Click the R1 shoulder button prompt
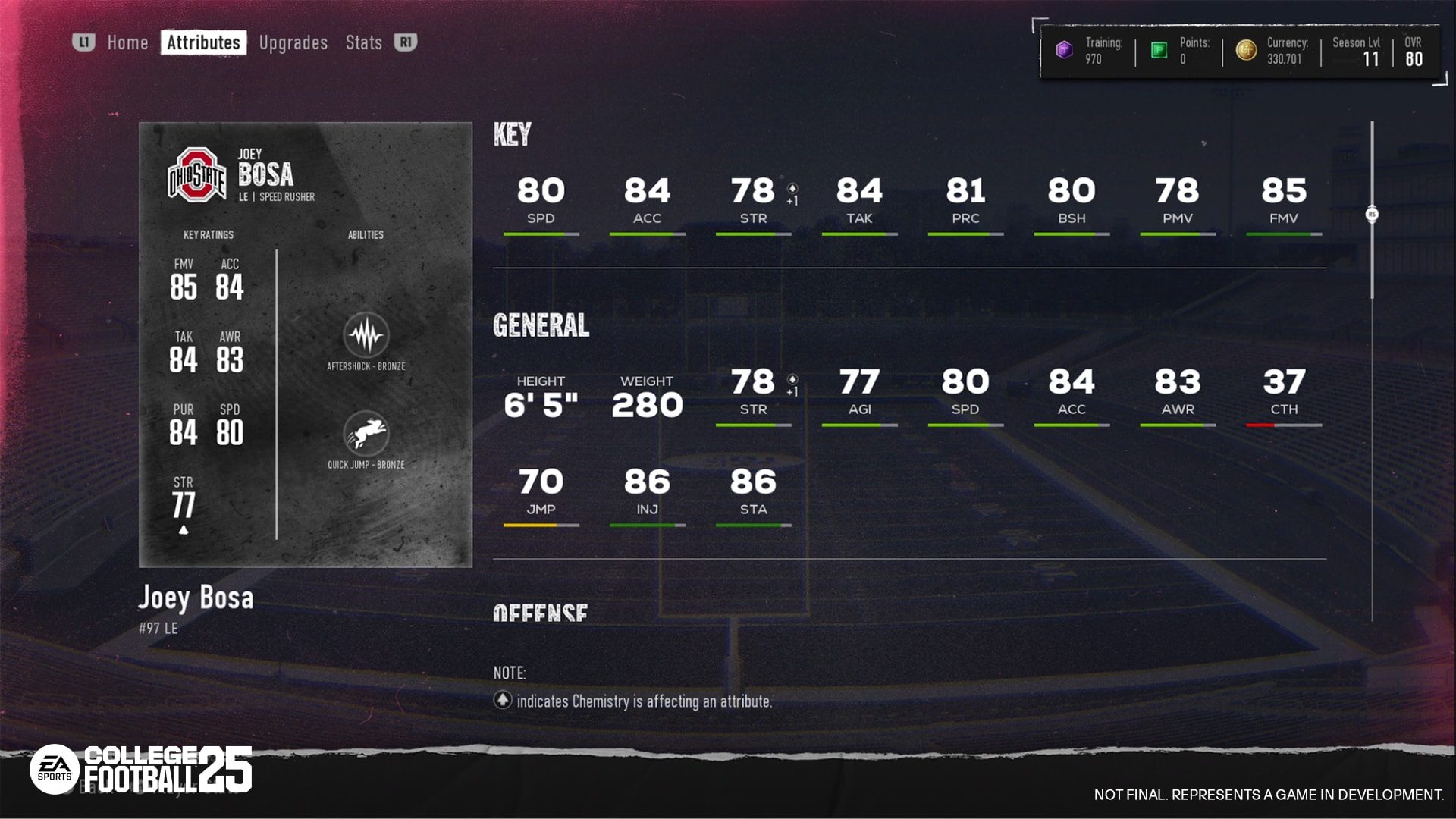 pos(405,42)
